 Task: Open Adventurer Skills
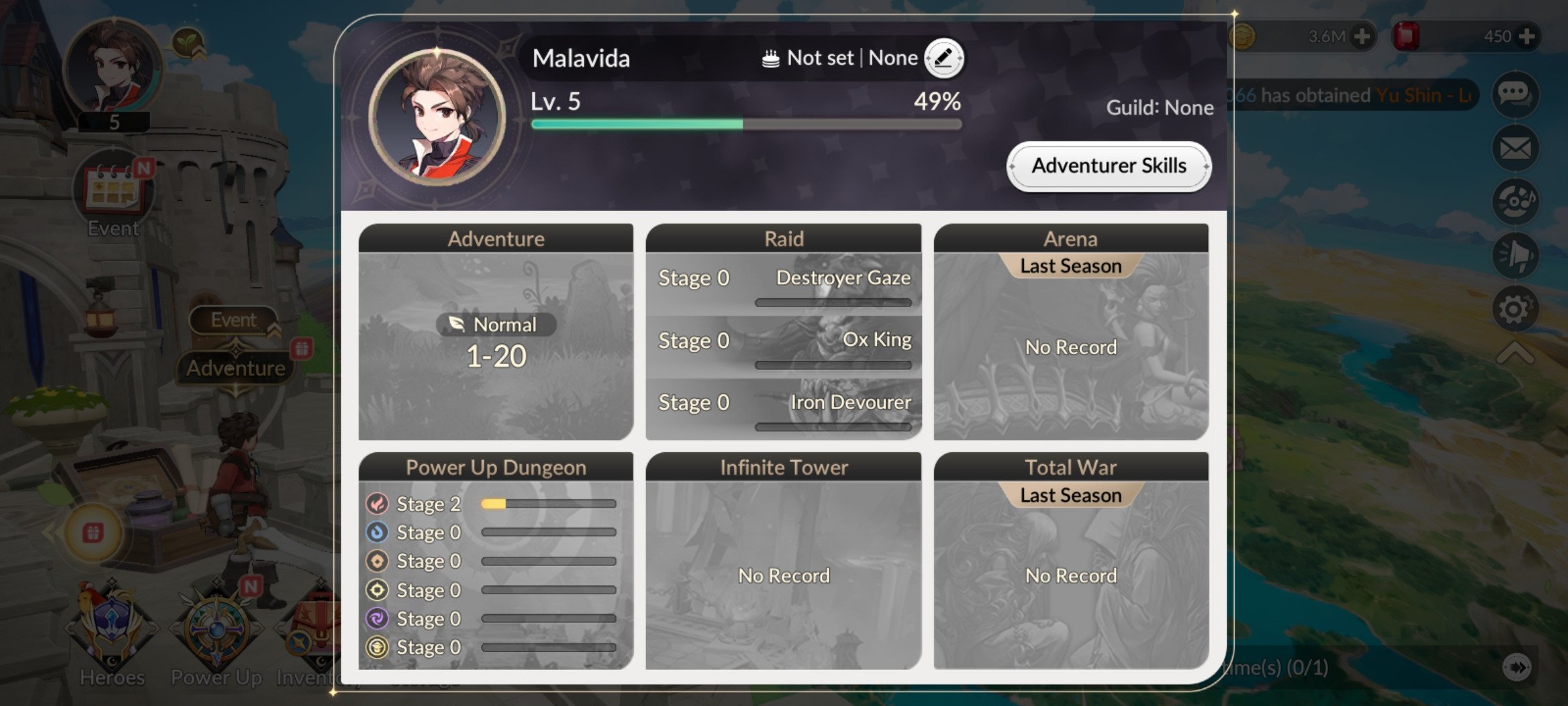[x=1109, y=166]
